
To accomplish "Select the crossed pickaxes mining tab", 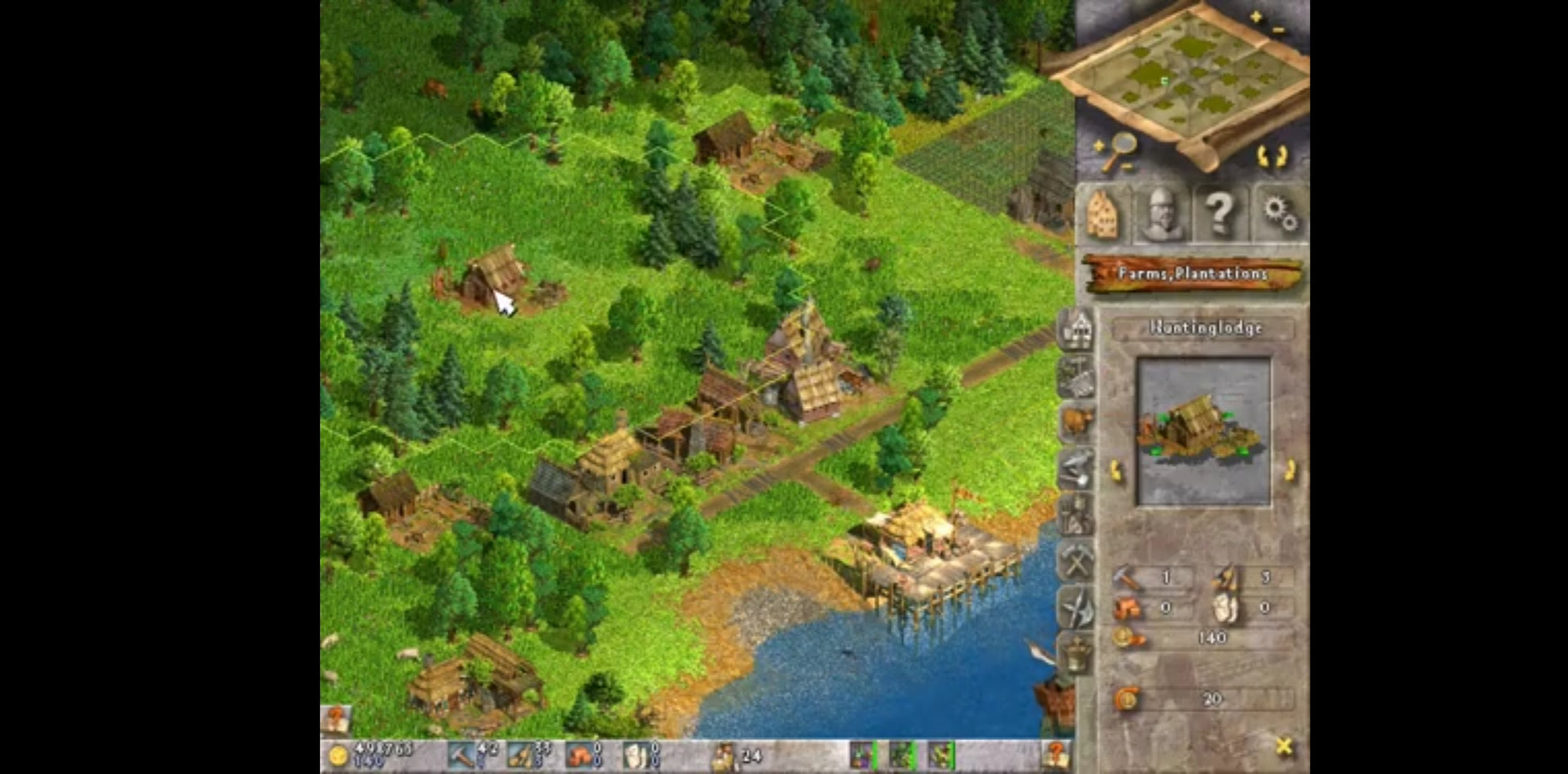I will [x=1077, y=560].
